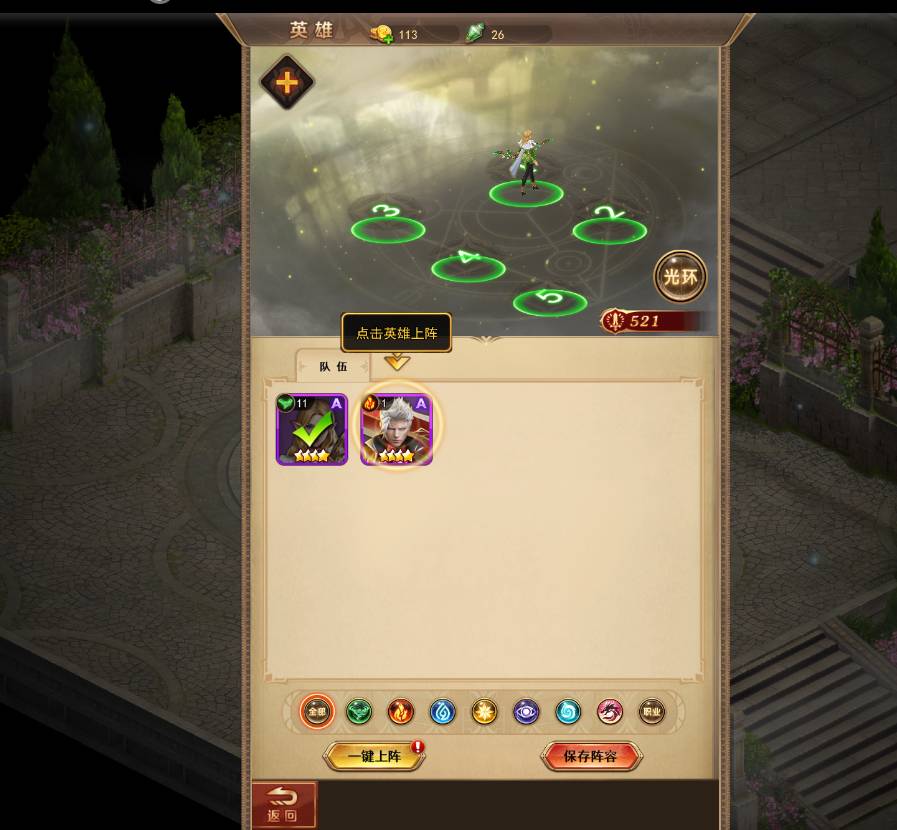Show all heroes with the 全部 filter
The width and height of the screenshot is (897, 830).
click(317, 712)
